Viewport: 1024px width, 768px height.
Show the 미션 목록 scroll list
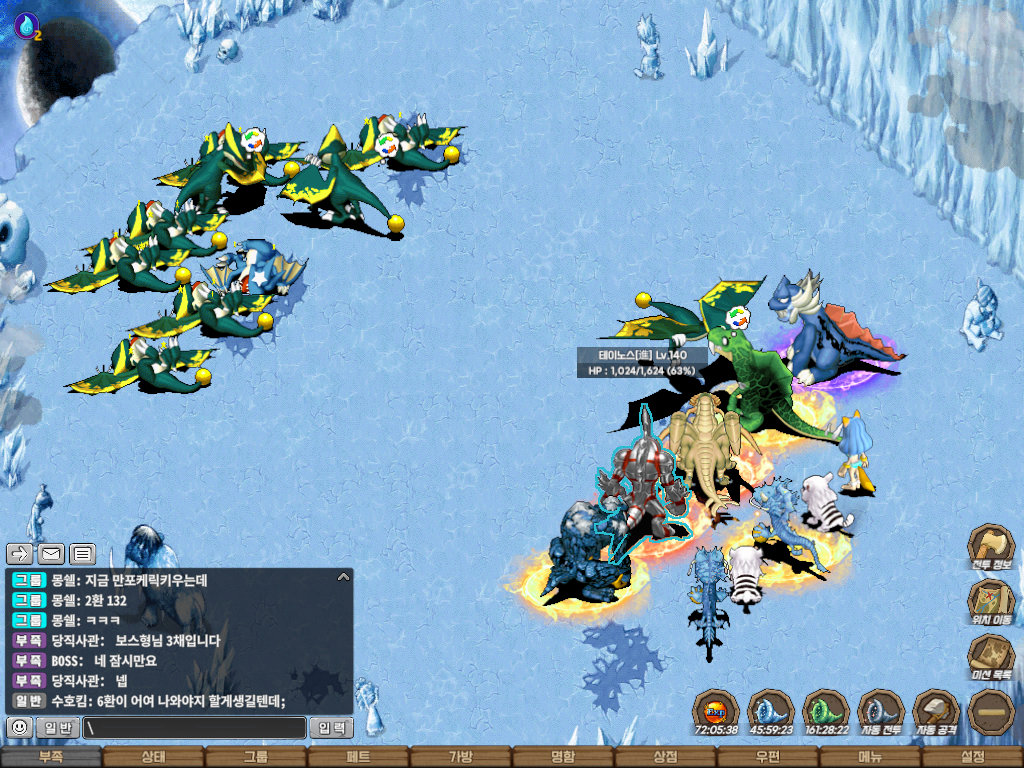coord(991,658)
